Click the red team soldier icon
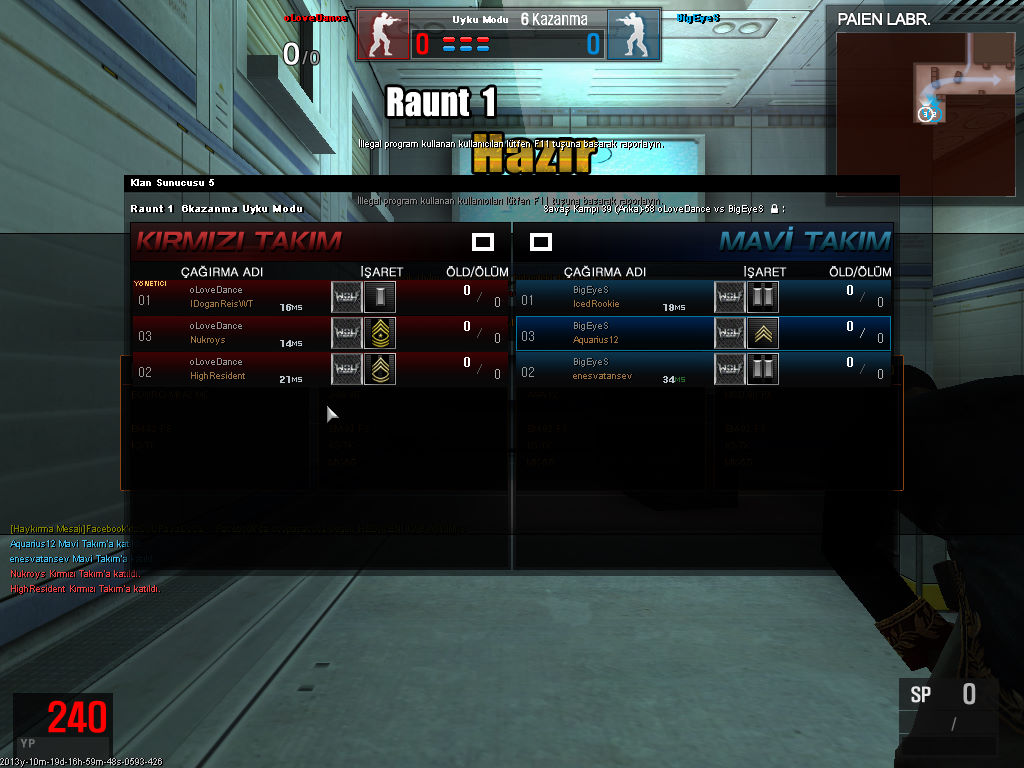1024x768 pixels. pyautogui.click(x=383, y=36)
